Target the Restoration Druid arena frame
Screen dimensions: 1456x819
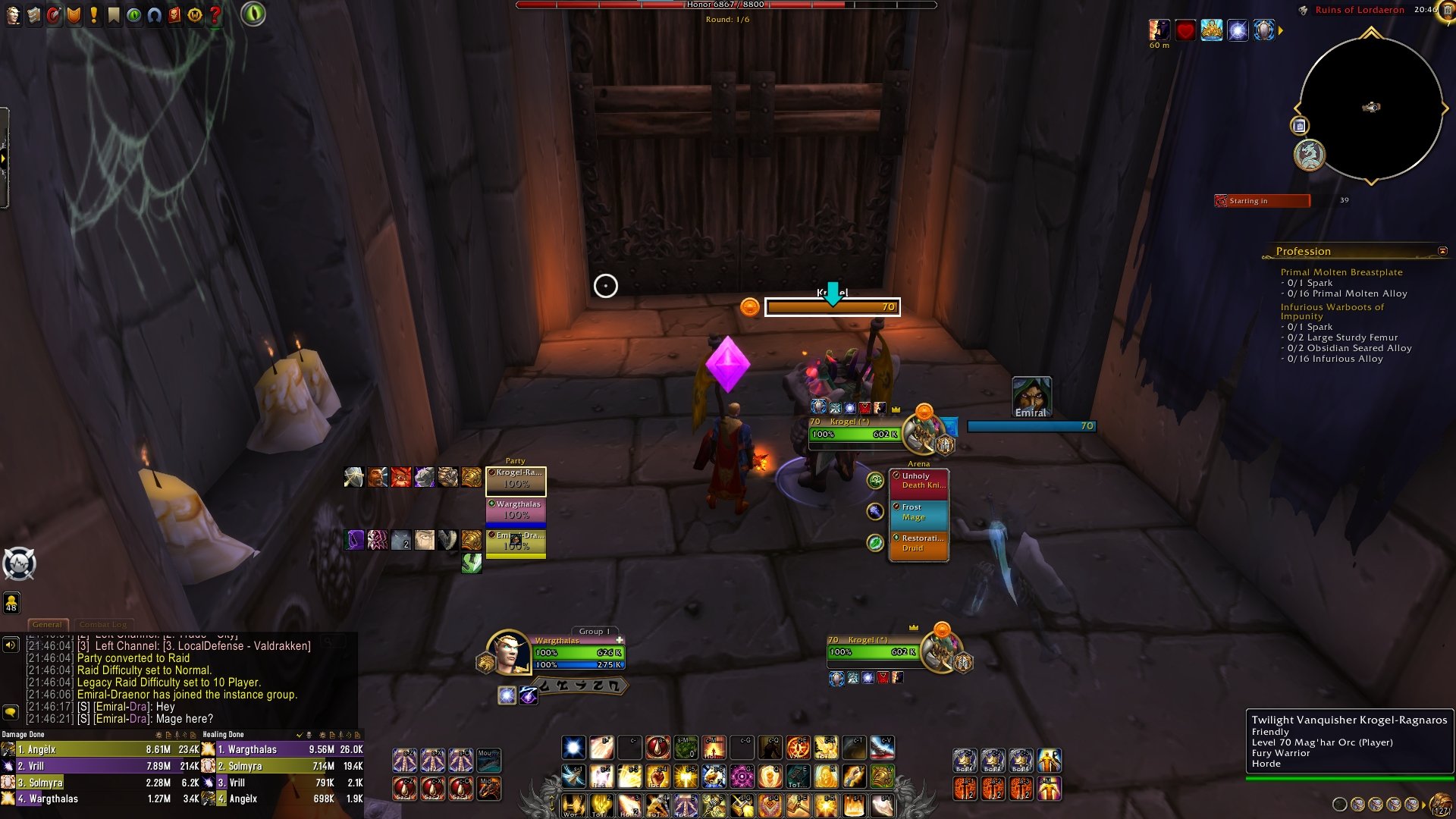coord(918,545)
